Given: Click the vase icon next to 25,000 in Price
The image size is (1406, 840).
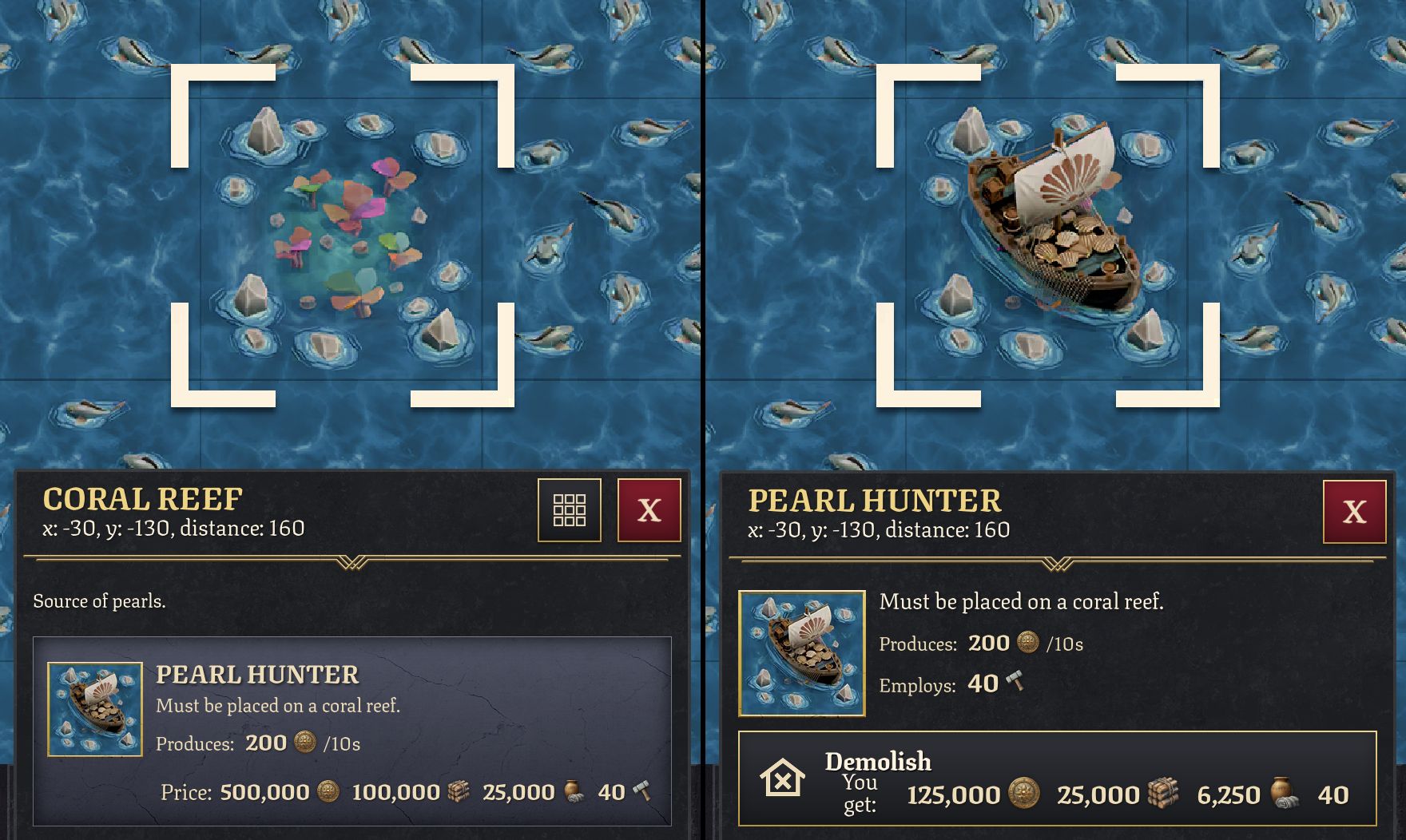Looking at the screenshot, I should click(x=574, y=791).
